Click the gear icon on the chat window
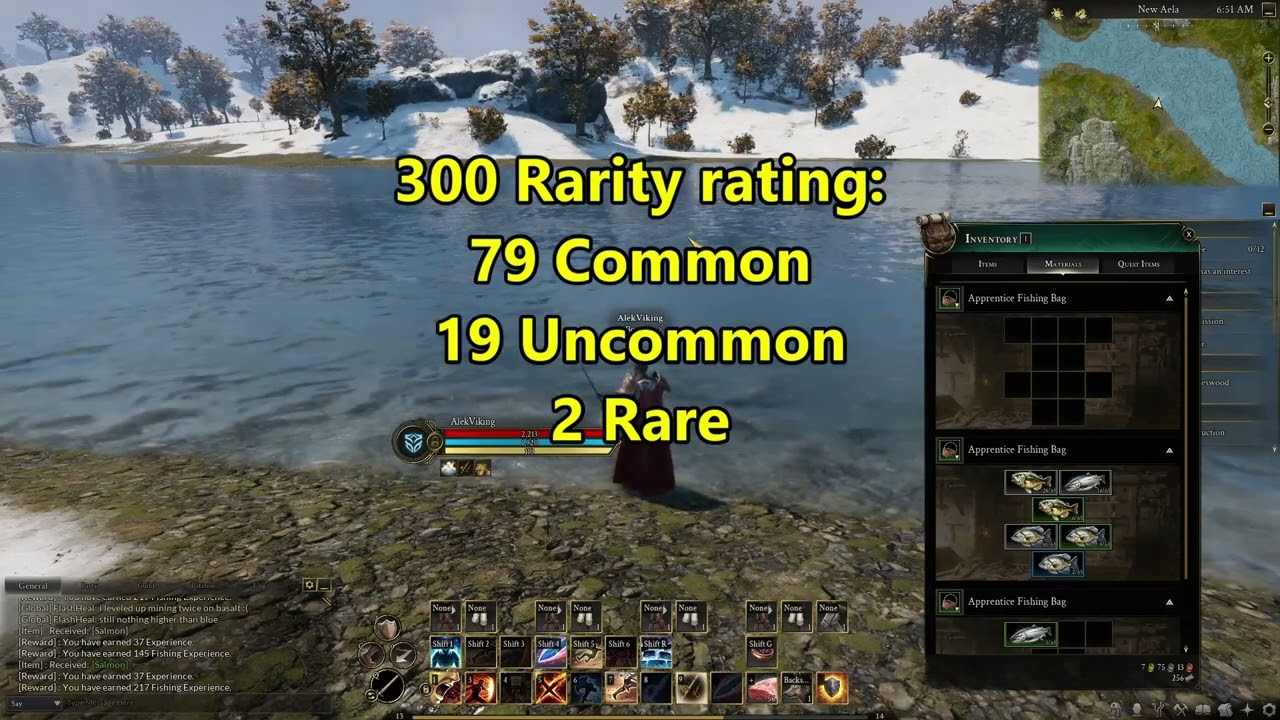 310,586
